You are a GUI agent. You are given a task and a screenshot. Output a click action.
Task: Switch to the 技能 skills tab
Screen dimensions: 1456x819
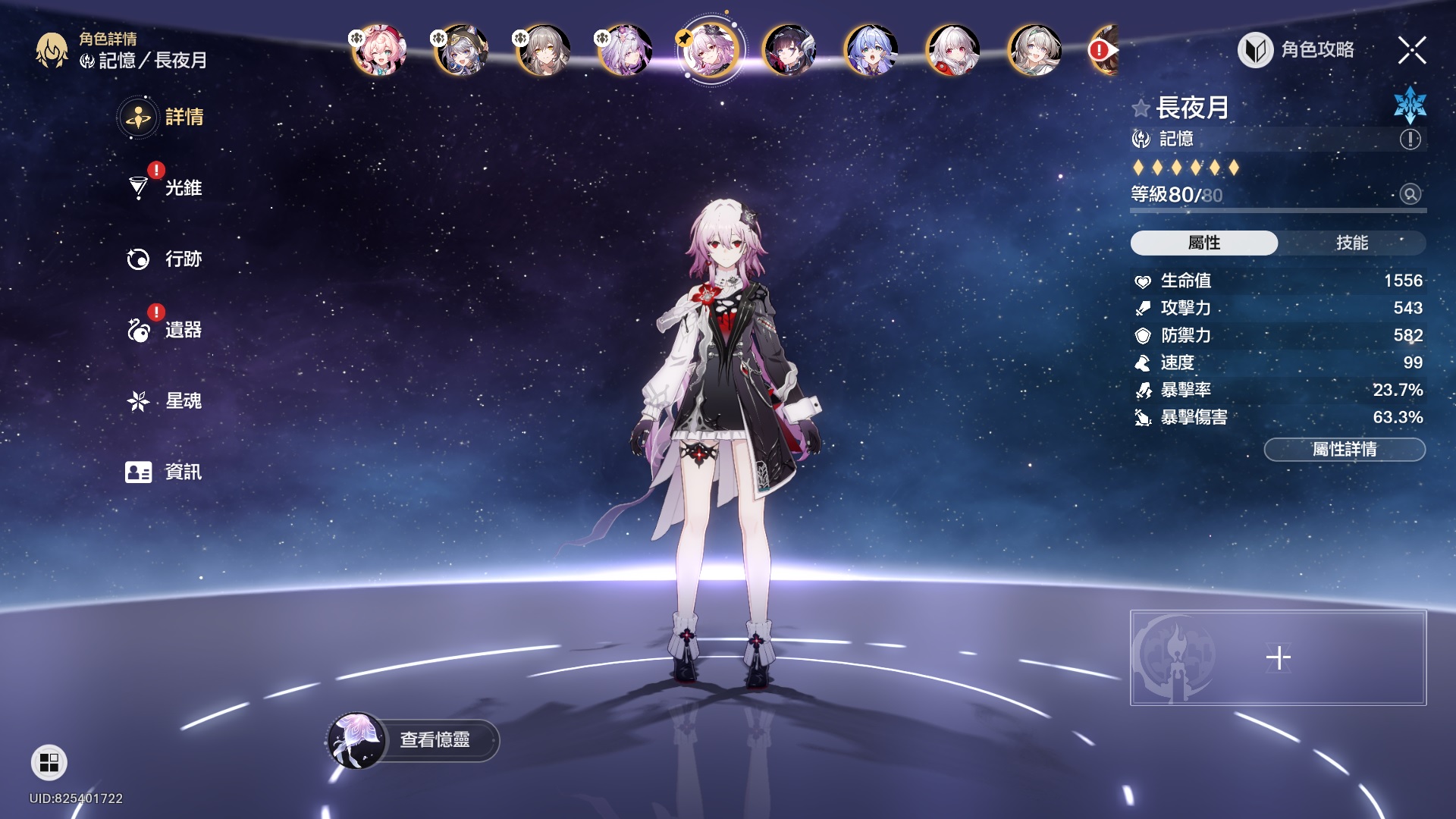tap(1351, 243)
